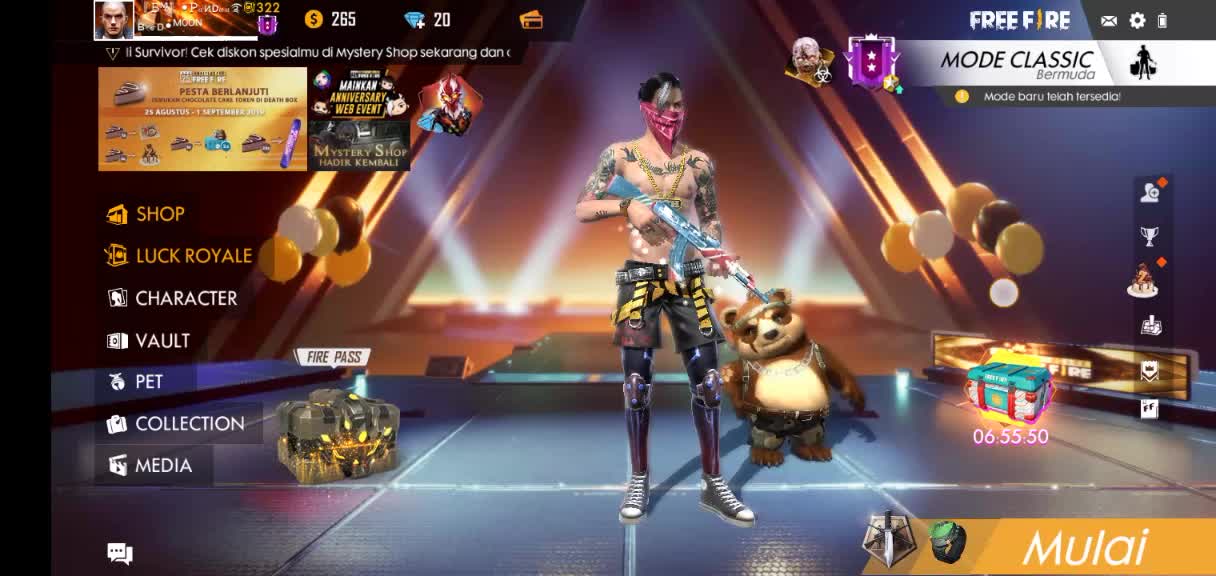1216x576 pixels.
Task: Open the purple rank badge
Action: click(x=869, y=62)
